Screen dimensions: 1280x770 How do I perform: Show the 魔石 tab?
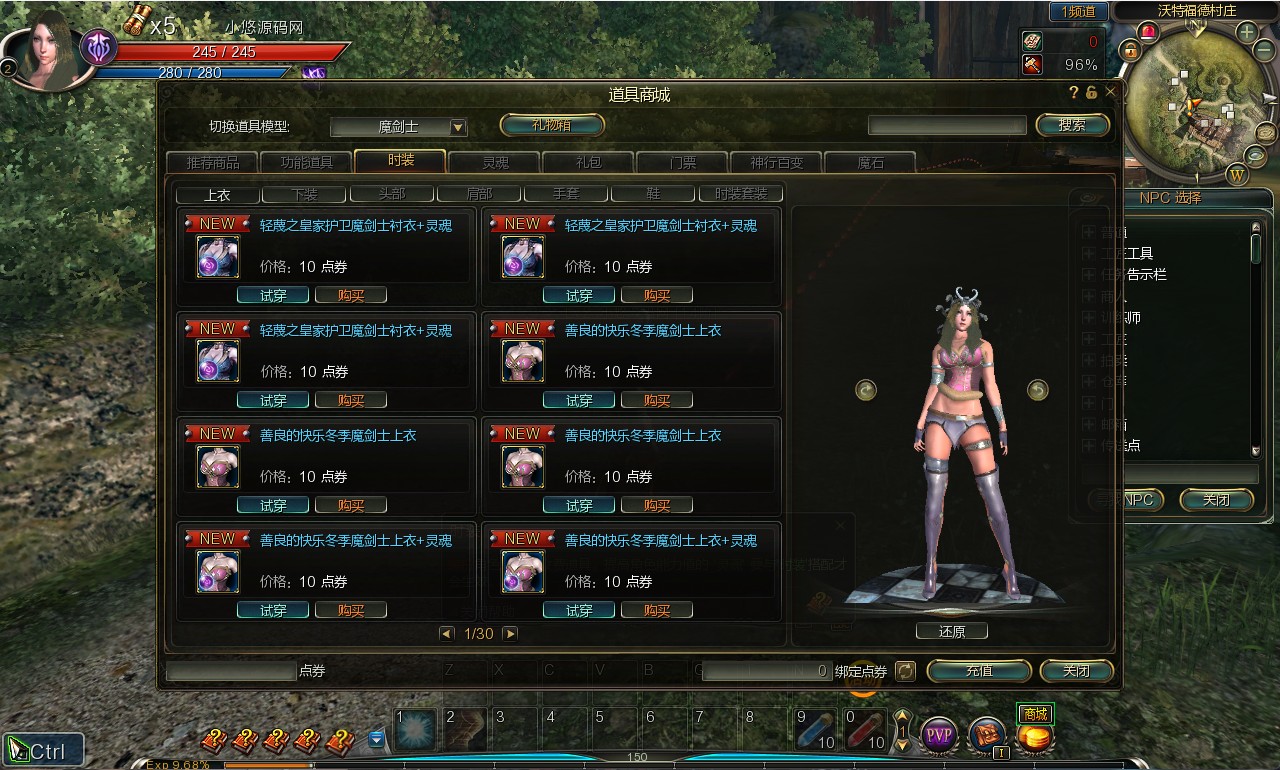pos(870,162)
